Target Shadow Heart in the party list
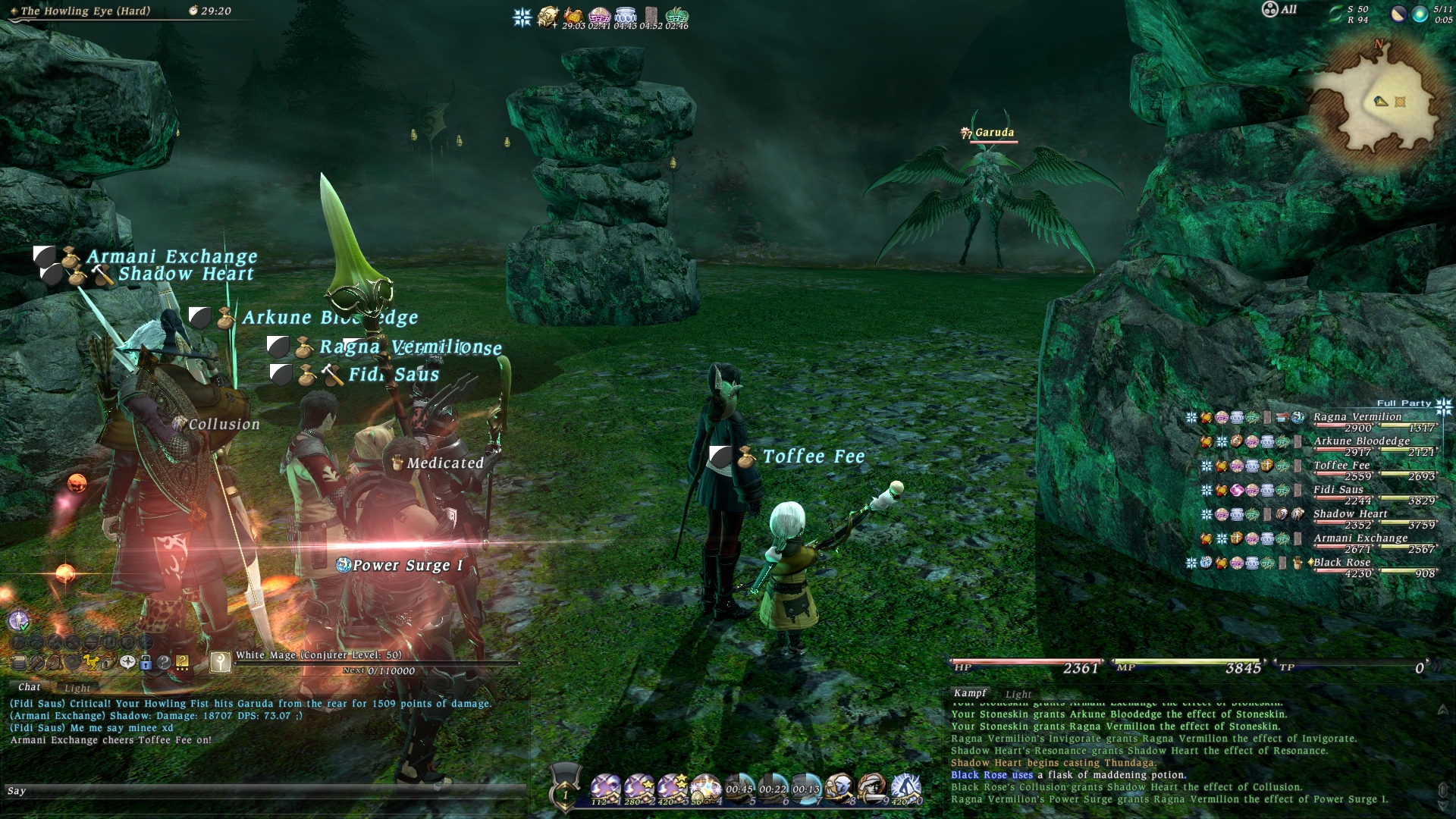Image resolution: width=1456 pixels, height=819 pixels. point(1350,514)
